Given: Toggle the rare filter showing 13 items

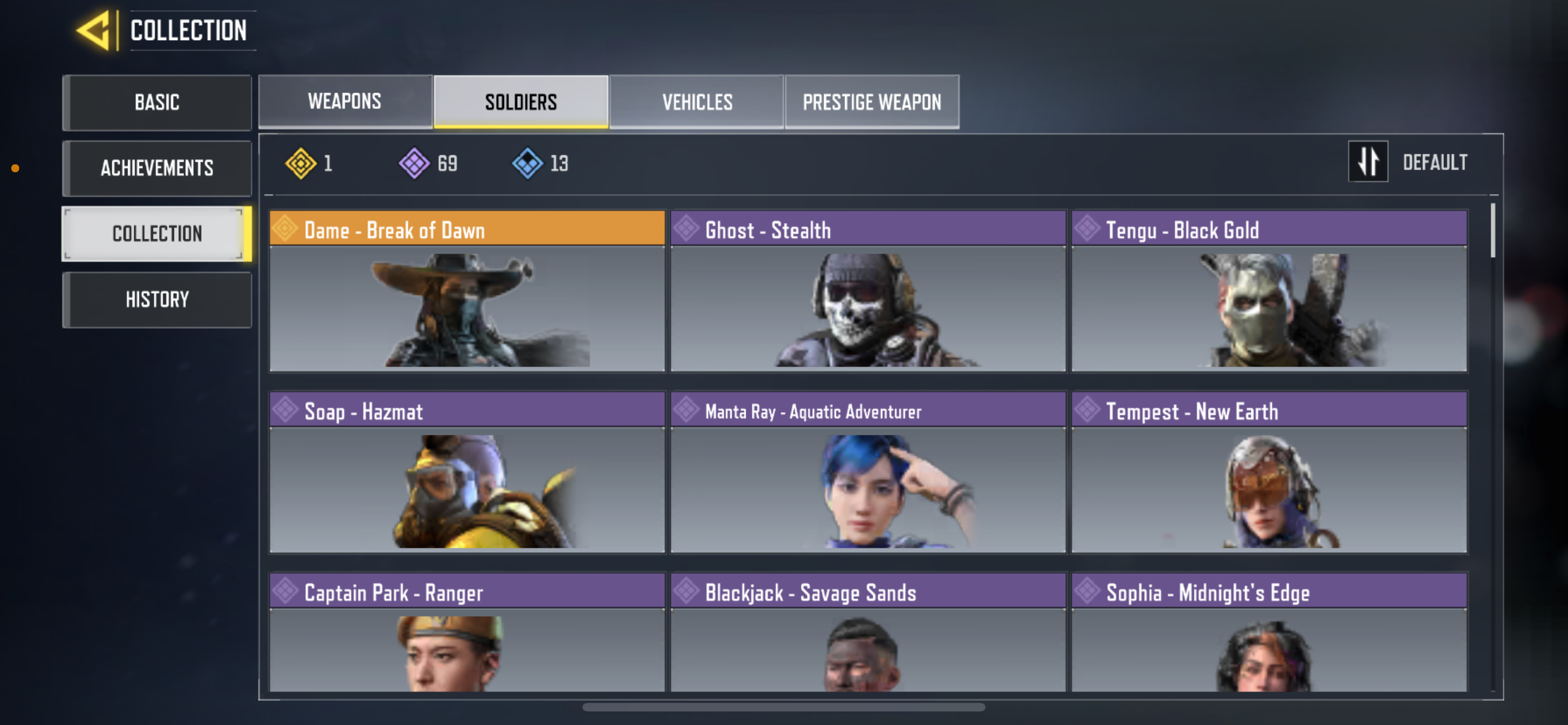Looking at the screenshot, I should coord(542,162).
